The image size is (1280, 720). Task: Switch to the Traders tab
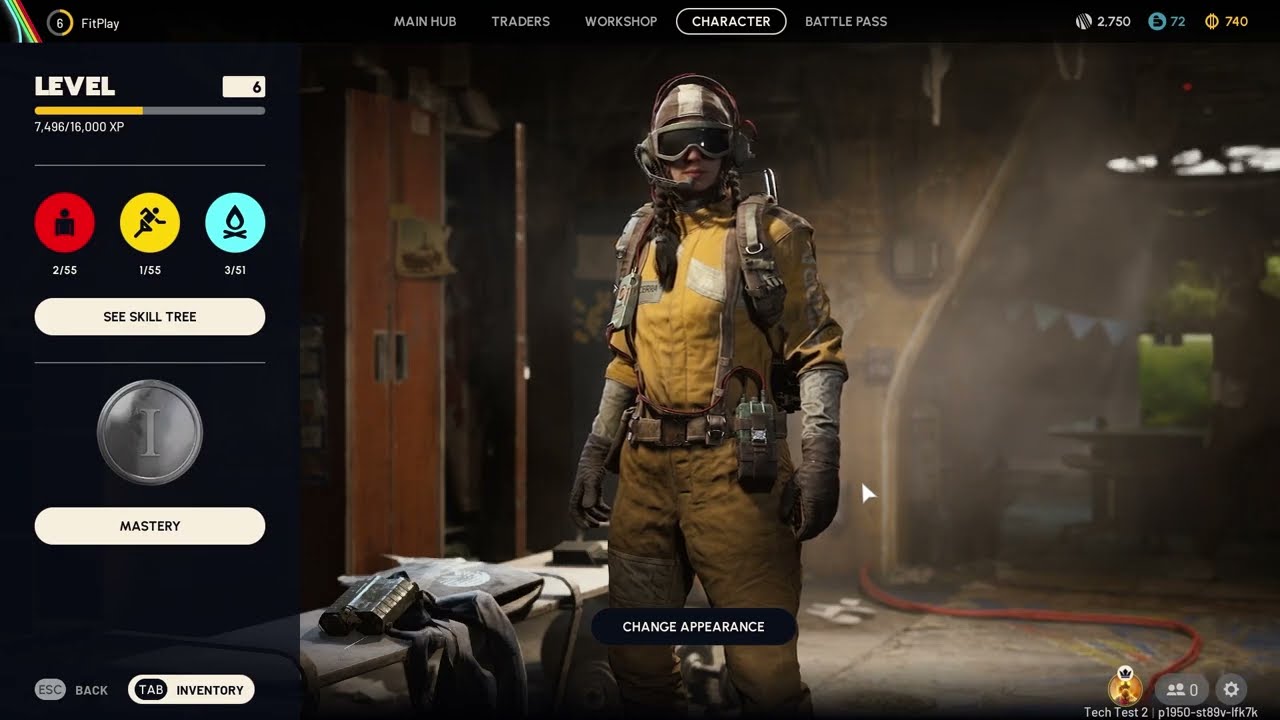coord(520,21)
